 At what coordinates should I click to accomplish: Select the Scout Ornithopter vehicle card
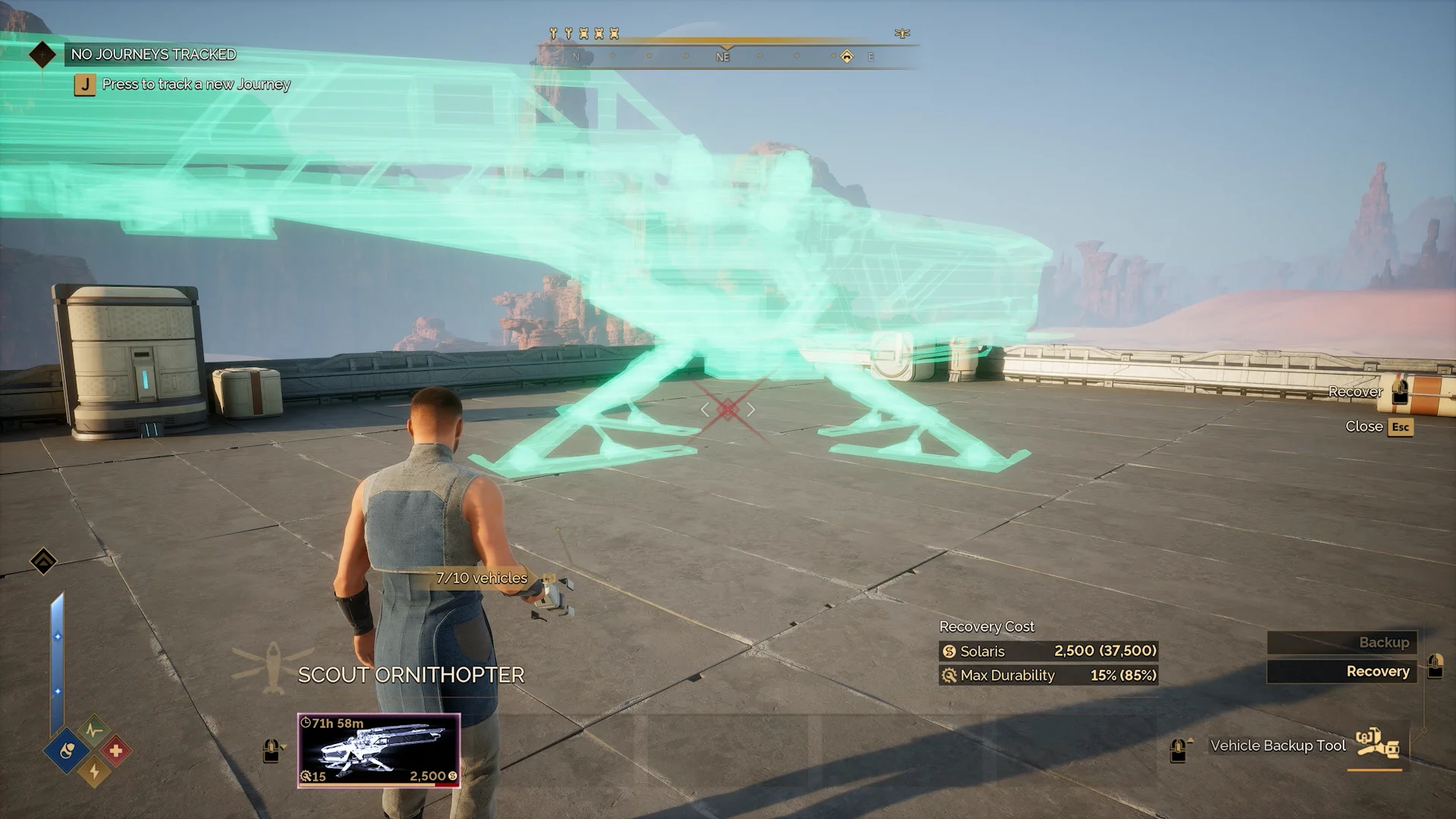click(x=378, y=750)
